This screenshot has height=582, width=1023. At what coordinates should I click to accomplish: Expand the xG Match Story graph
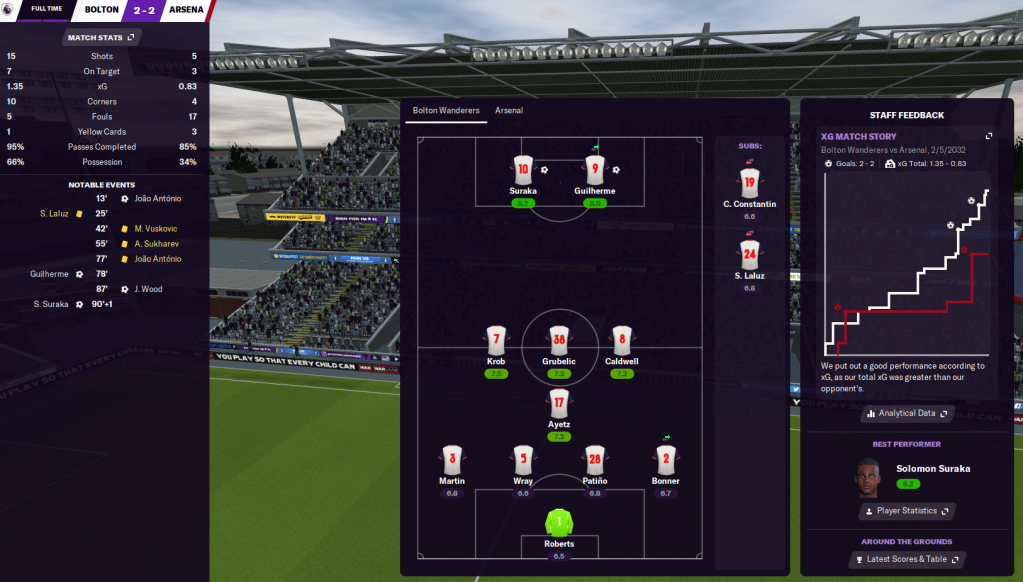[x=989, y=136]
